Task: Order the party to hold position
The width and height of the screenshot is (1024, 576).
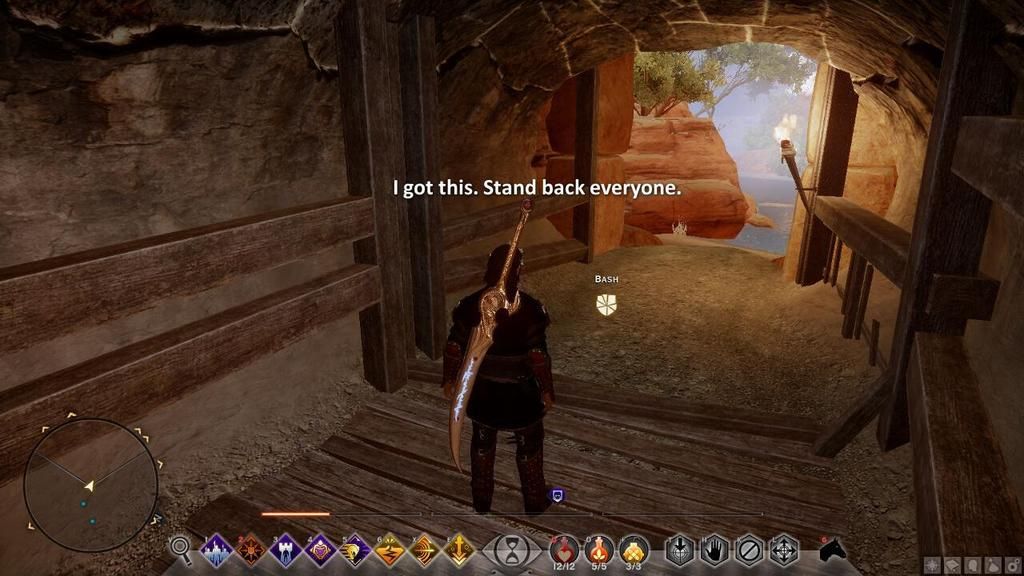Action: [714, 550]
